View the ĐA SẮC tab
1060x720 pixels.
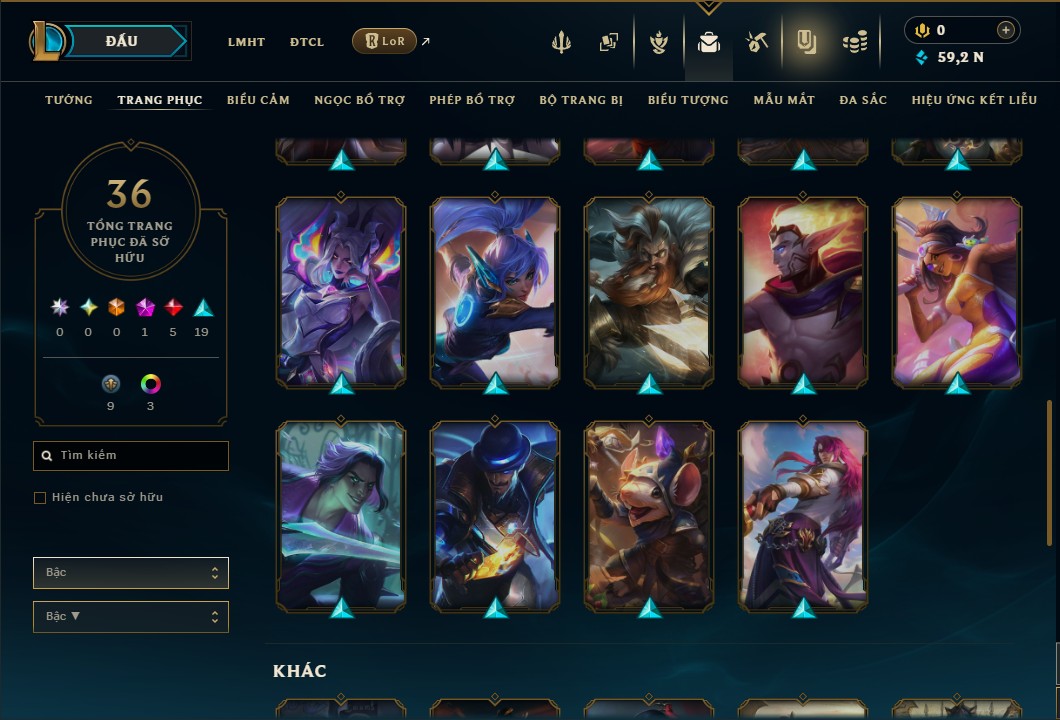click(x=863, y=100)
